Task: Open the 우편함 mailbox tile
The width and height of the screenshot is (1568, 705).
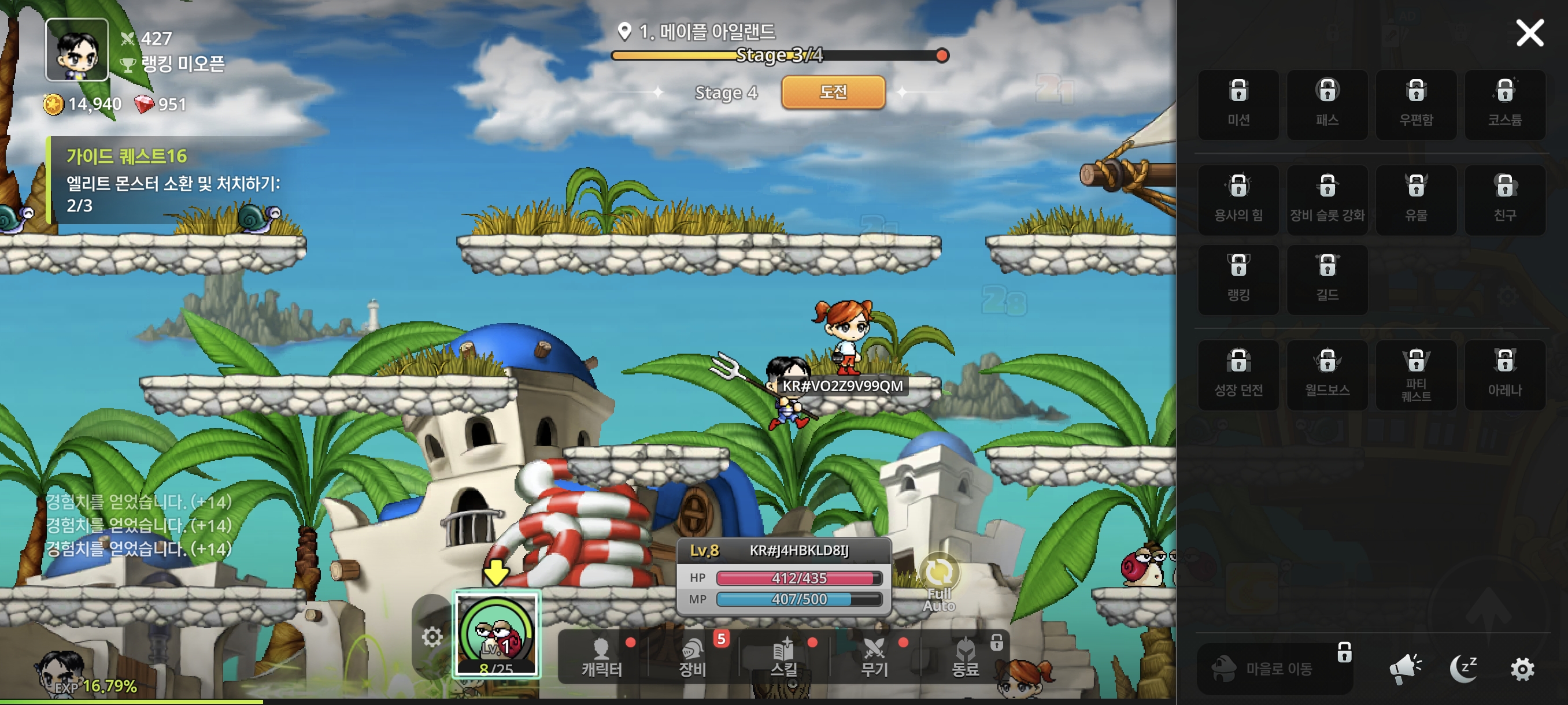Action: (1416, 105)
